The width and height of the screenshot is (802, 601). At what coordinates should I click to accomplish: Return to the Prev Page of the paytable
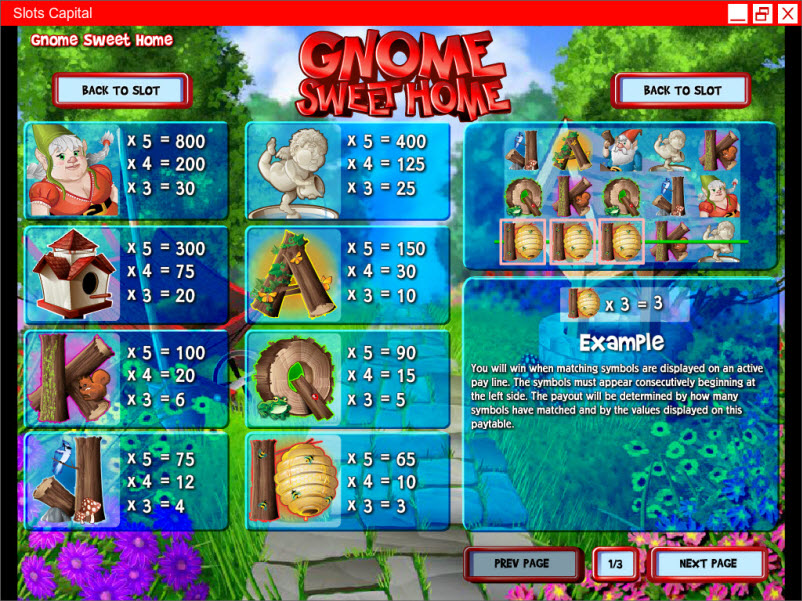522,563
